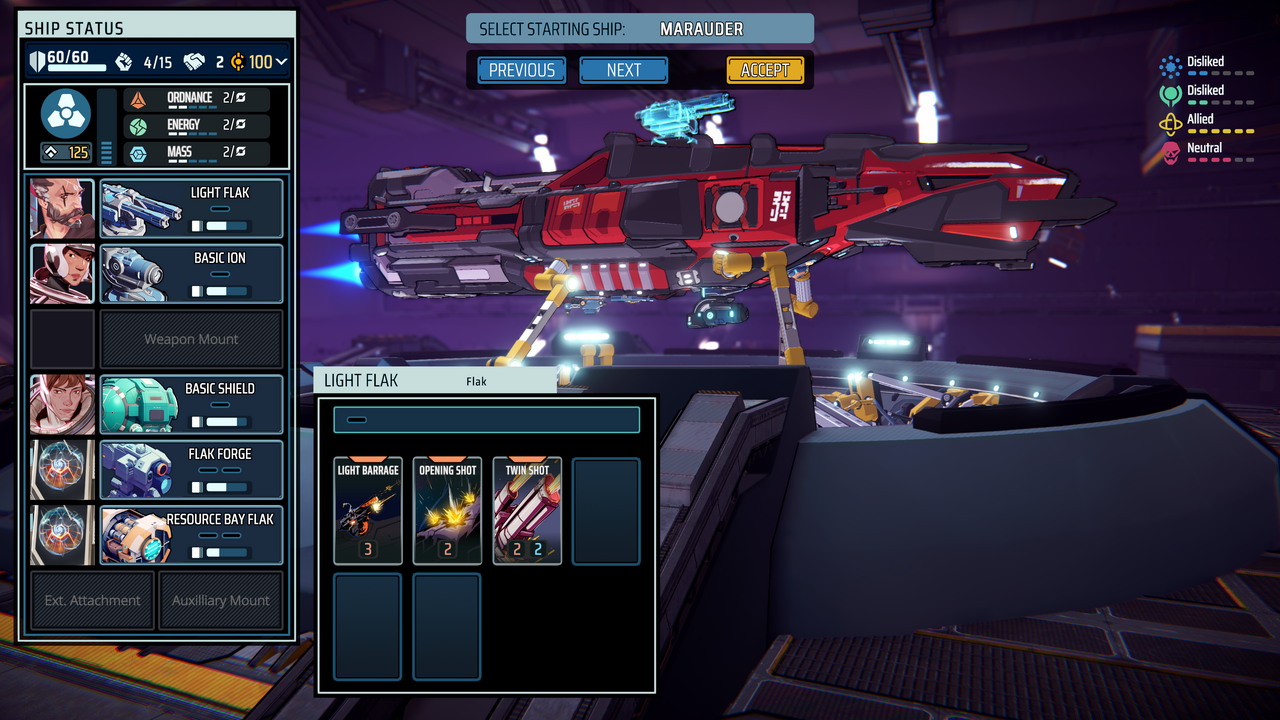Click the crew member portrait beside Light Flak
This screenshot has height=720, width=1280.
coord(61,207)
